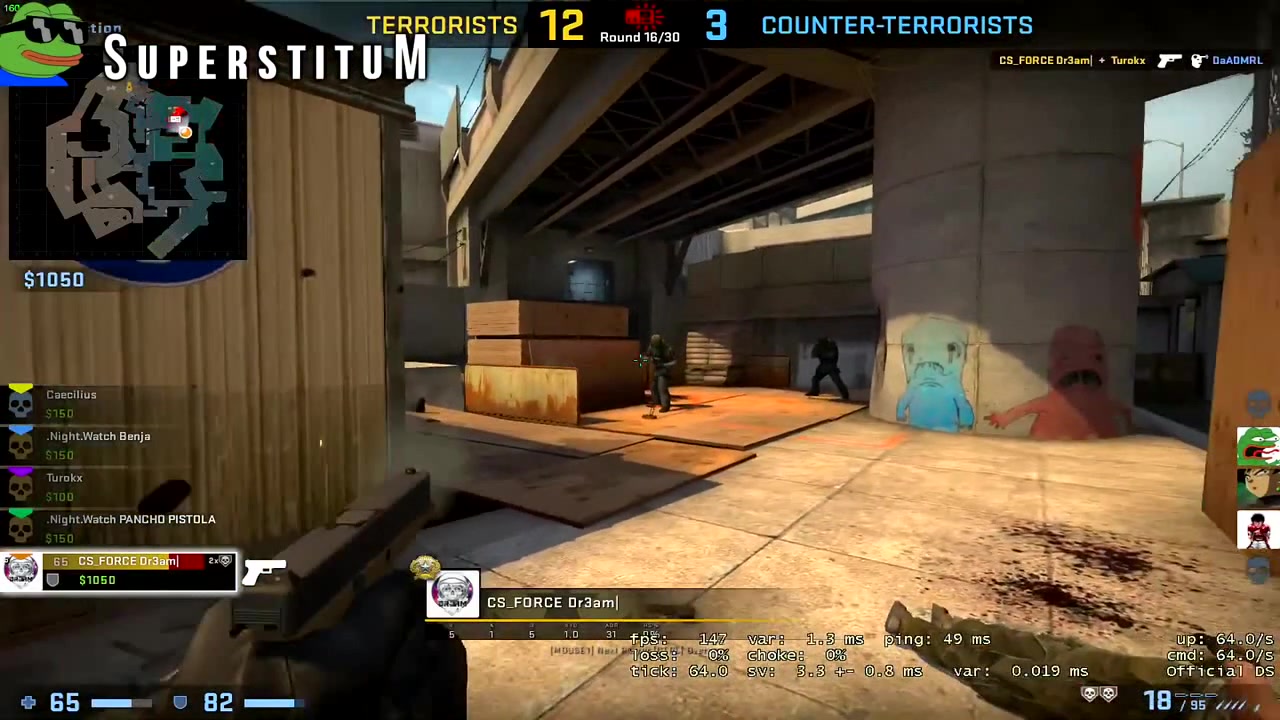Open the TERRORISTS team score panel
1280x720 pixels.
pos(442,25)
